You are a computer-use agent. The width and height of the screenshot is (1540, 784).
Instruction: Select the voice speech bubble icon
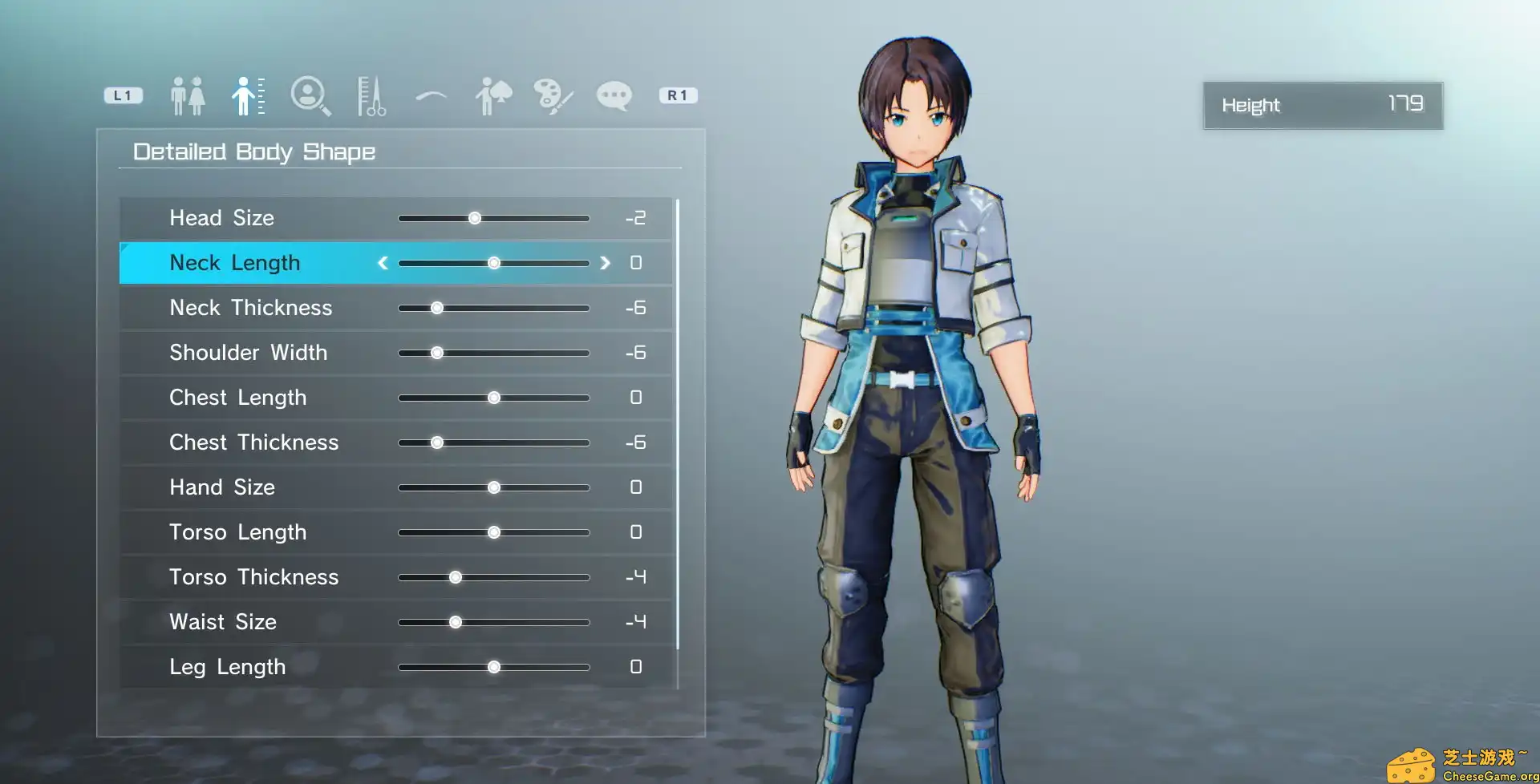pos(614,94)
